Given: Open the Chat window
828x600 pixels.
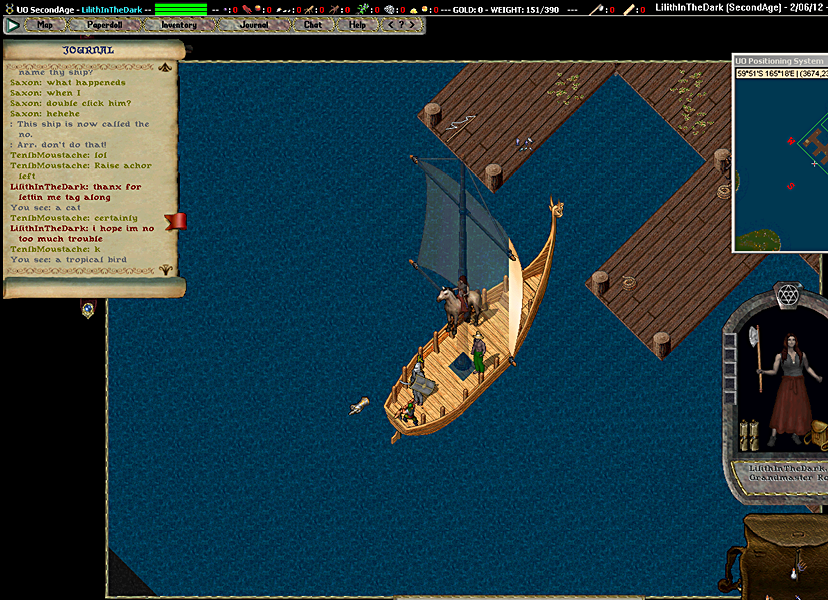Looking at the screenshot, I should coord(313,25).
